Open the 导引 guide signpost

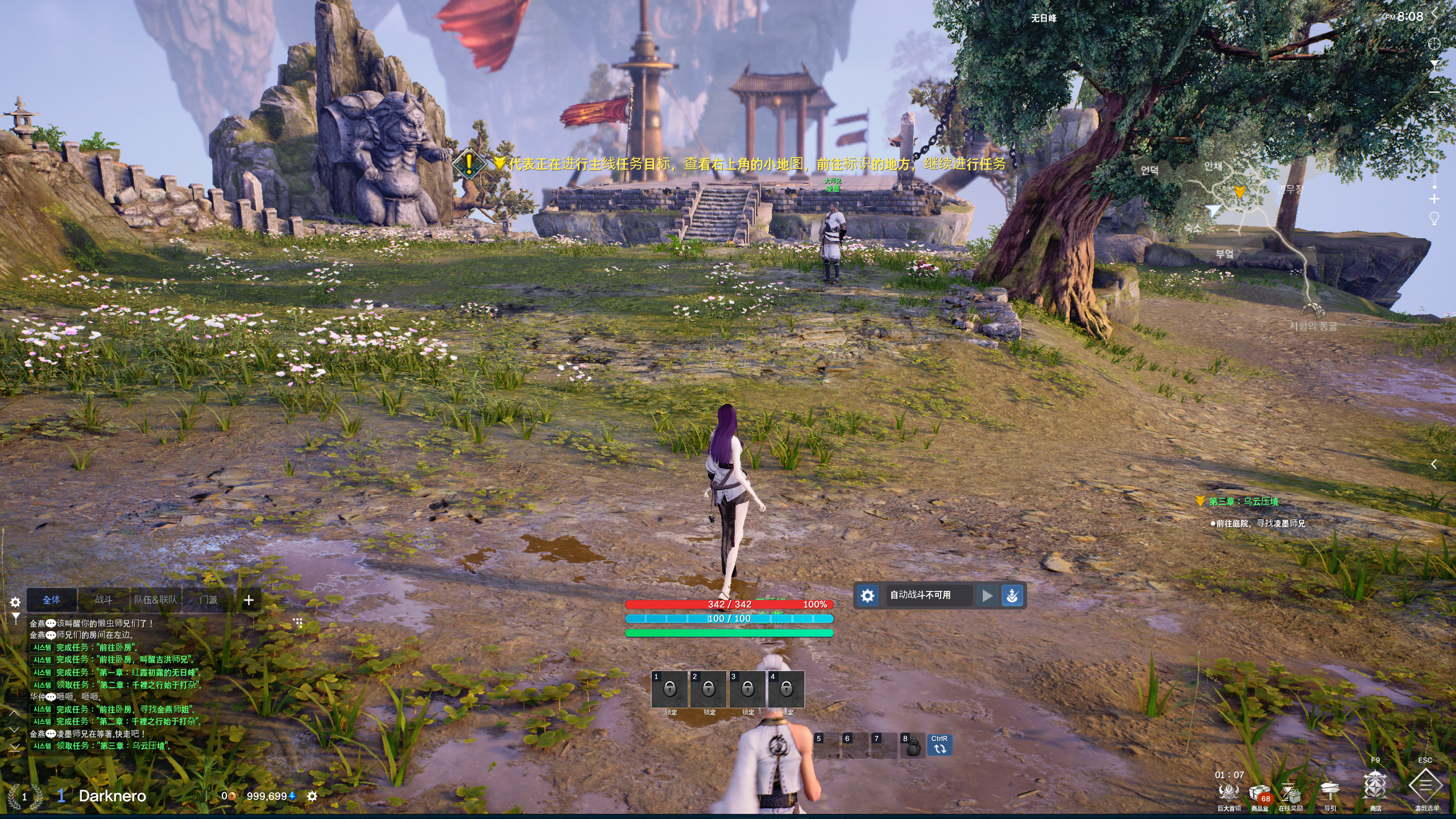[x=1330, y=792]
